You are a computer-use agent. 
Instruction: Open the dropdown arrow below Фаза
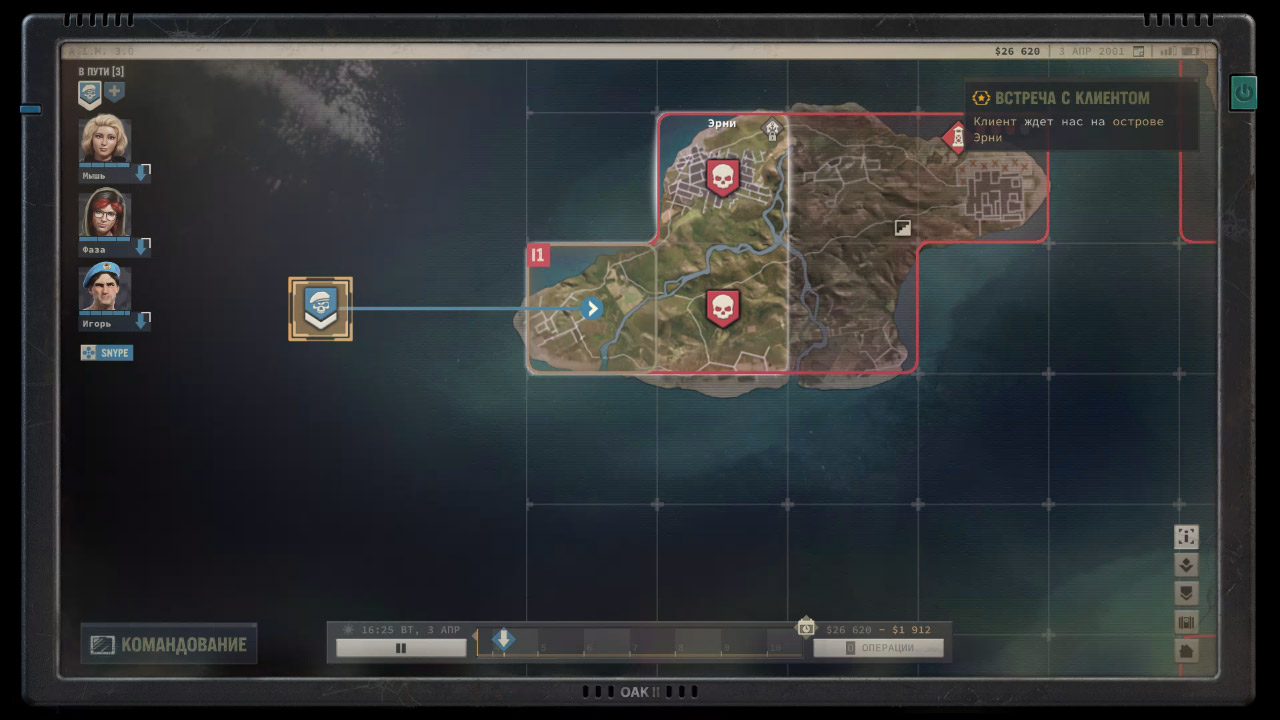point(141,246)
